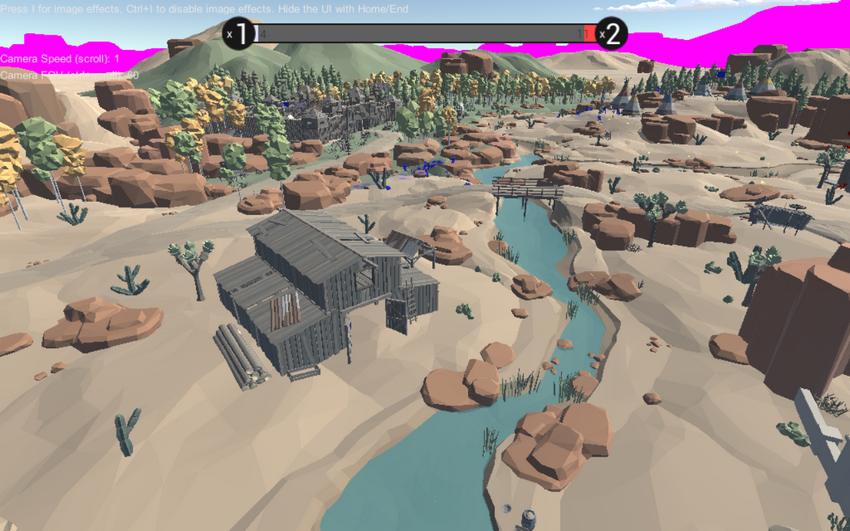
Task: Click the x1 circle at the bar's start
Action: (x=238, y=33)
